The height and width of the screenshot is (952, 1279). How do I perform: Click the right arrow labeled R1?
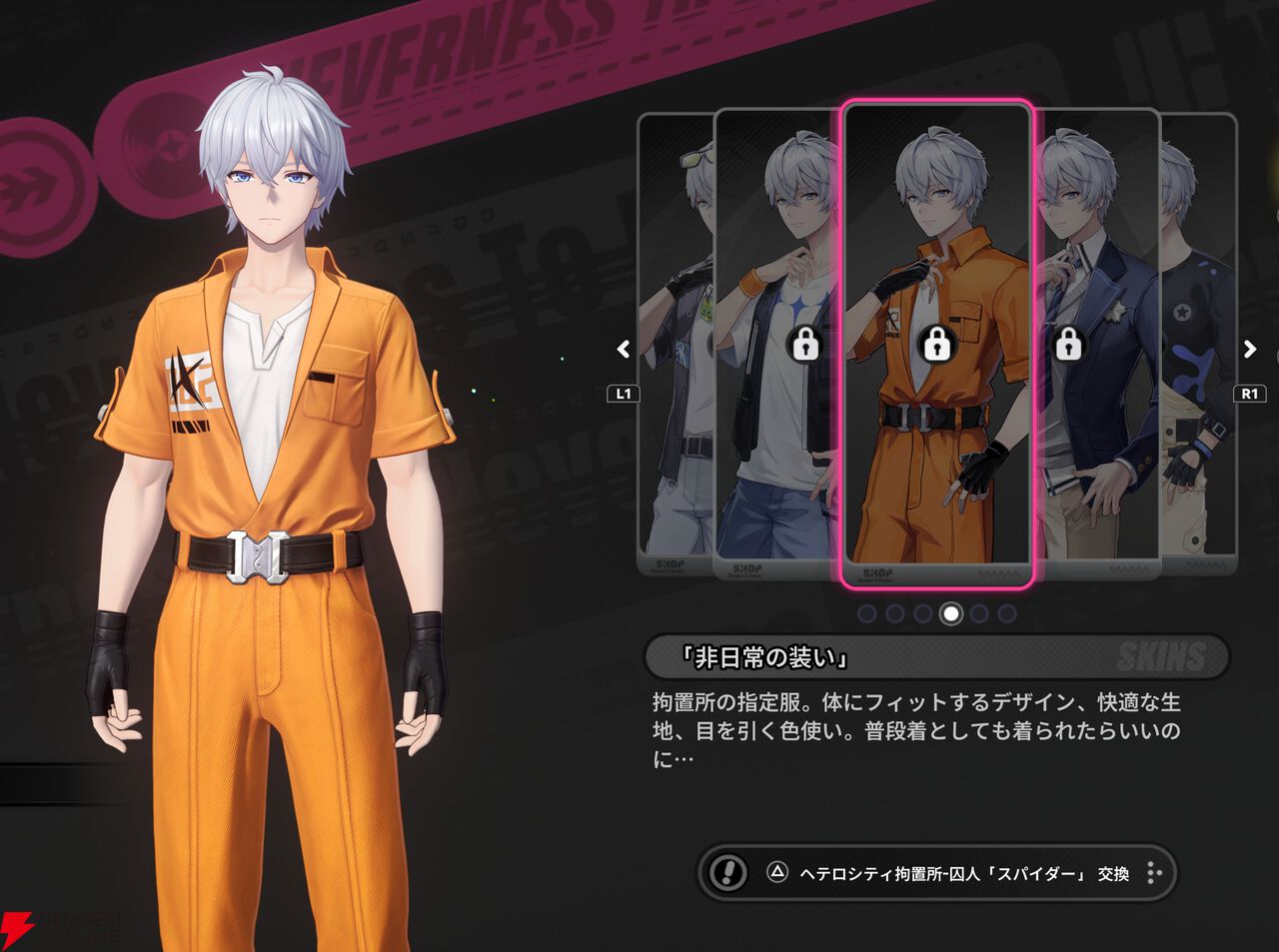click(1248, 350)
